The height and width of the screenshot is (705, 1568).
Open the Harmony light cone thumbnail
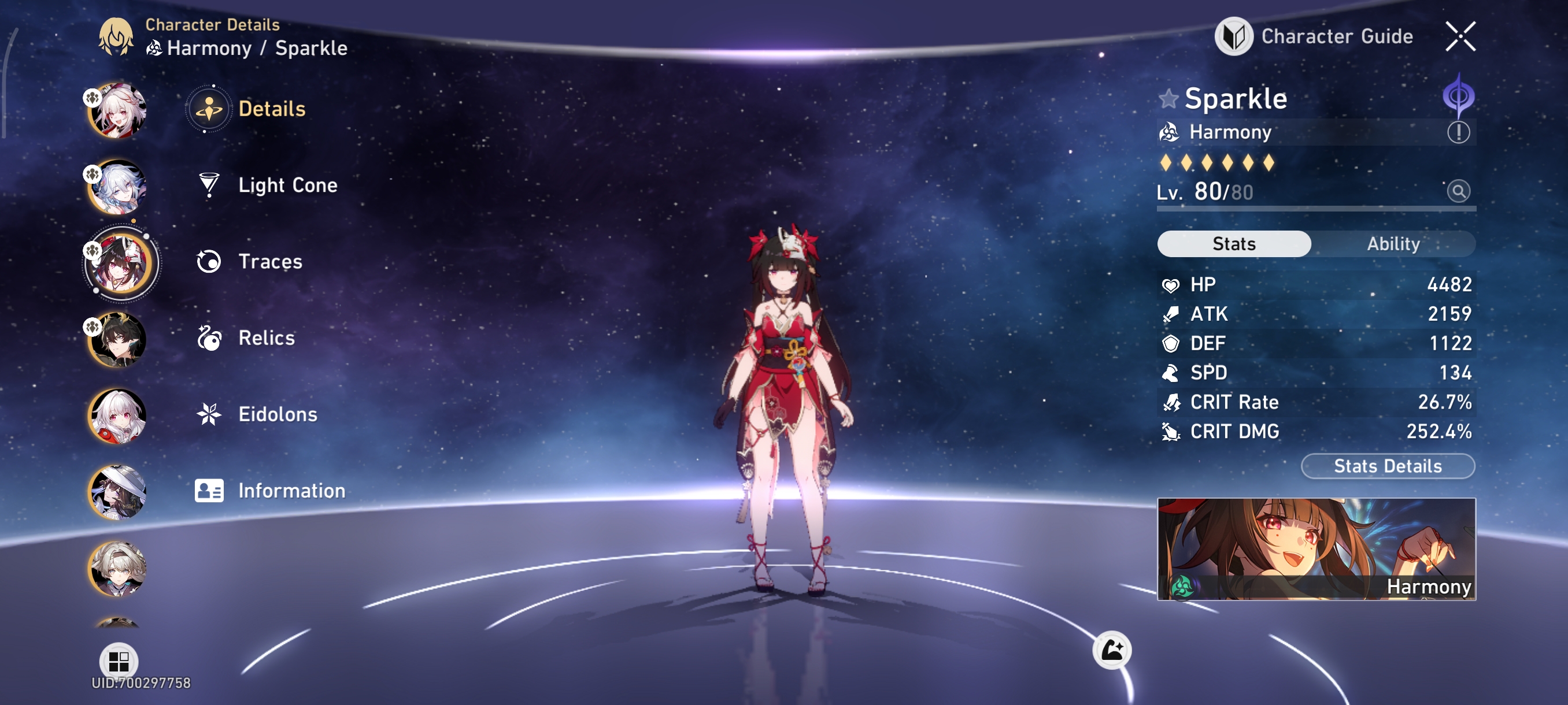[x=1316, y=548]
